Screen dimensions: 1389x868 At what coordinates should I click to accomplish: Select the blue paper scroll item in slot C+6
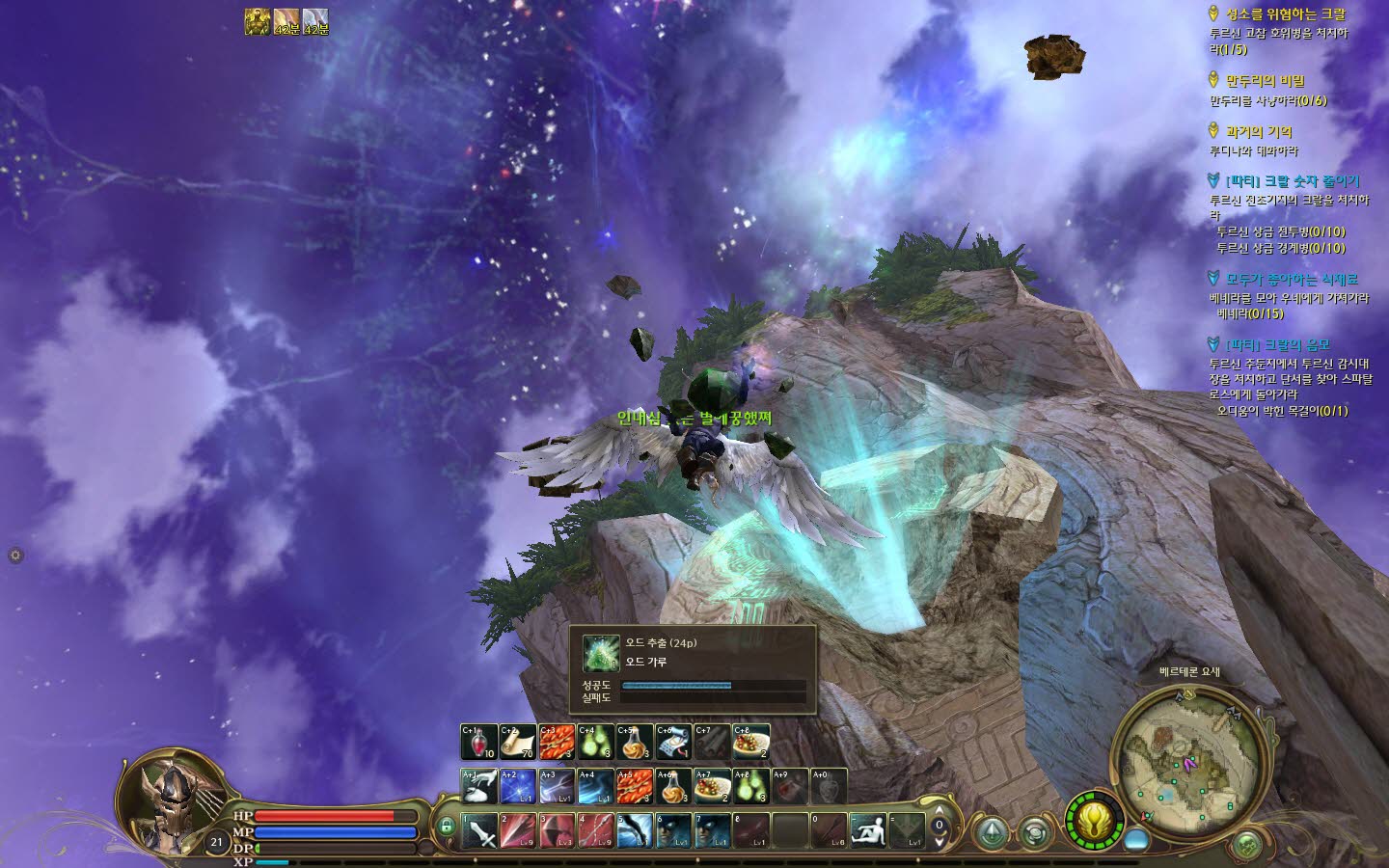673,742
